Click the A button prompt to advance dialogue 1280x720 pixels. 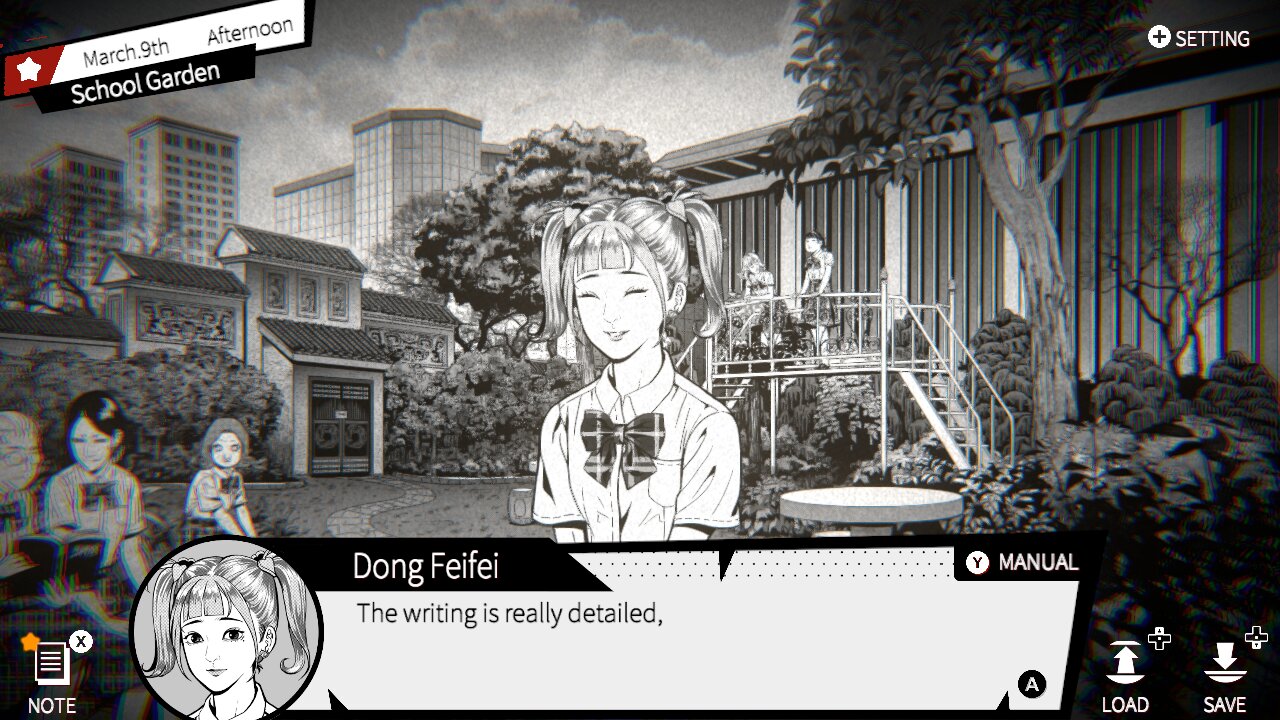[1032, 686]
